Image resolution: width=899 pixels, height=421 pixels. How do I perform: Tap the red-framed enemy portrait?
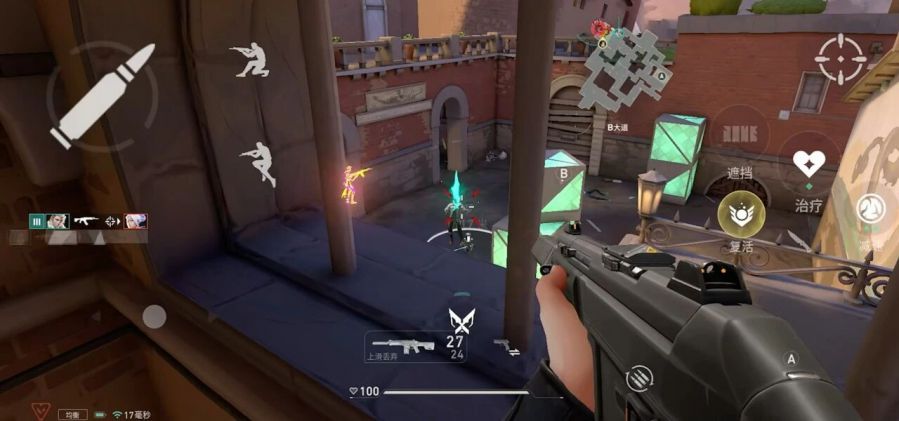click(x=136, y=221)
